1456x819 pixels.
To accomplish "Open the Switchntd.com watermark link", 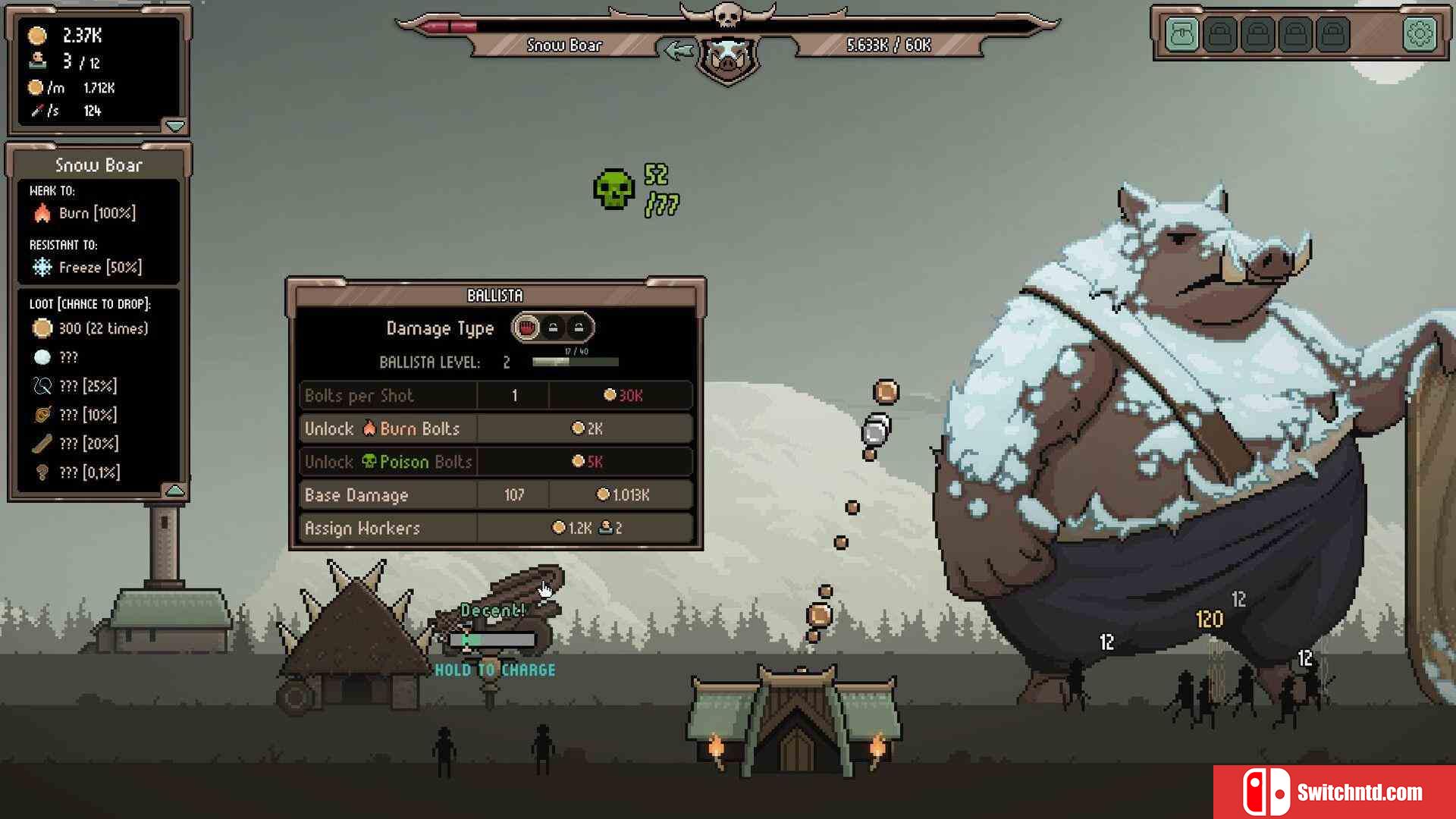I will click(x=1334, y=792).
